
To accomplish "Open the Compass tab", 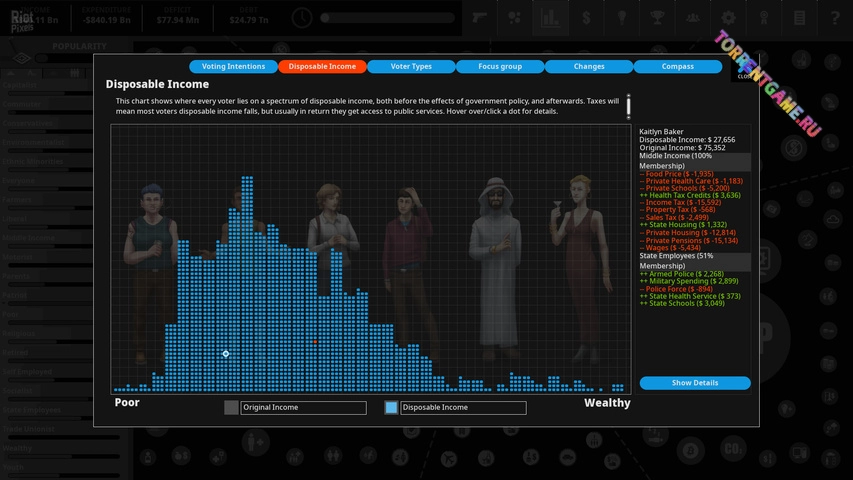I will click(x=677, y=67).
